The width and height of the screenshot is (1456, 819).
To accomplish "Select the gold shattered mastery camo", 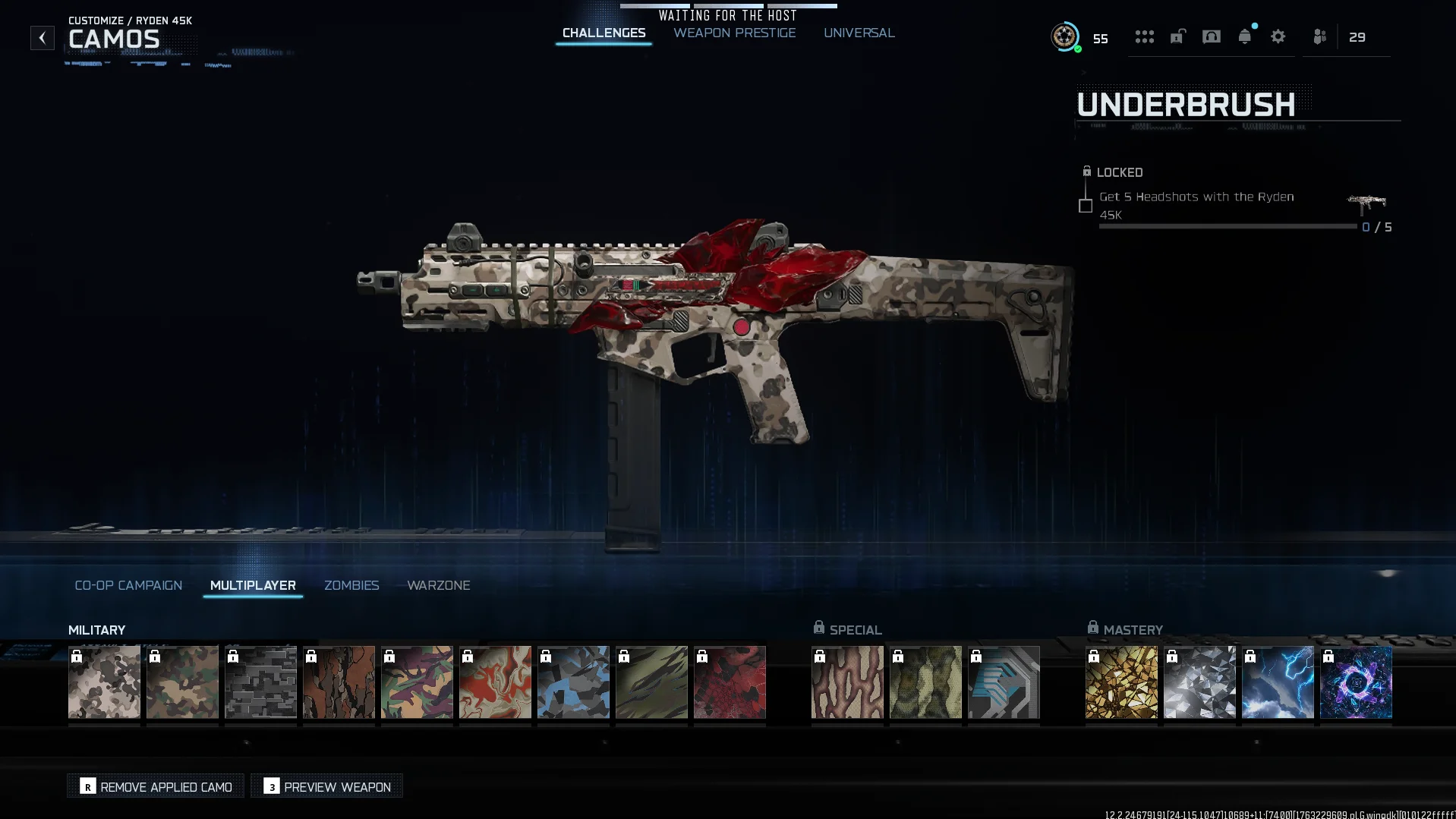I will click(x=1121, y=682).
